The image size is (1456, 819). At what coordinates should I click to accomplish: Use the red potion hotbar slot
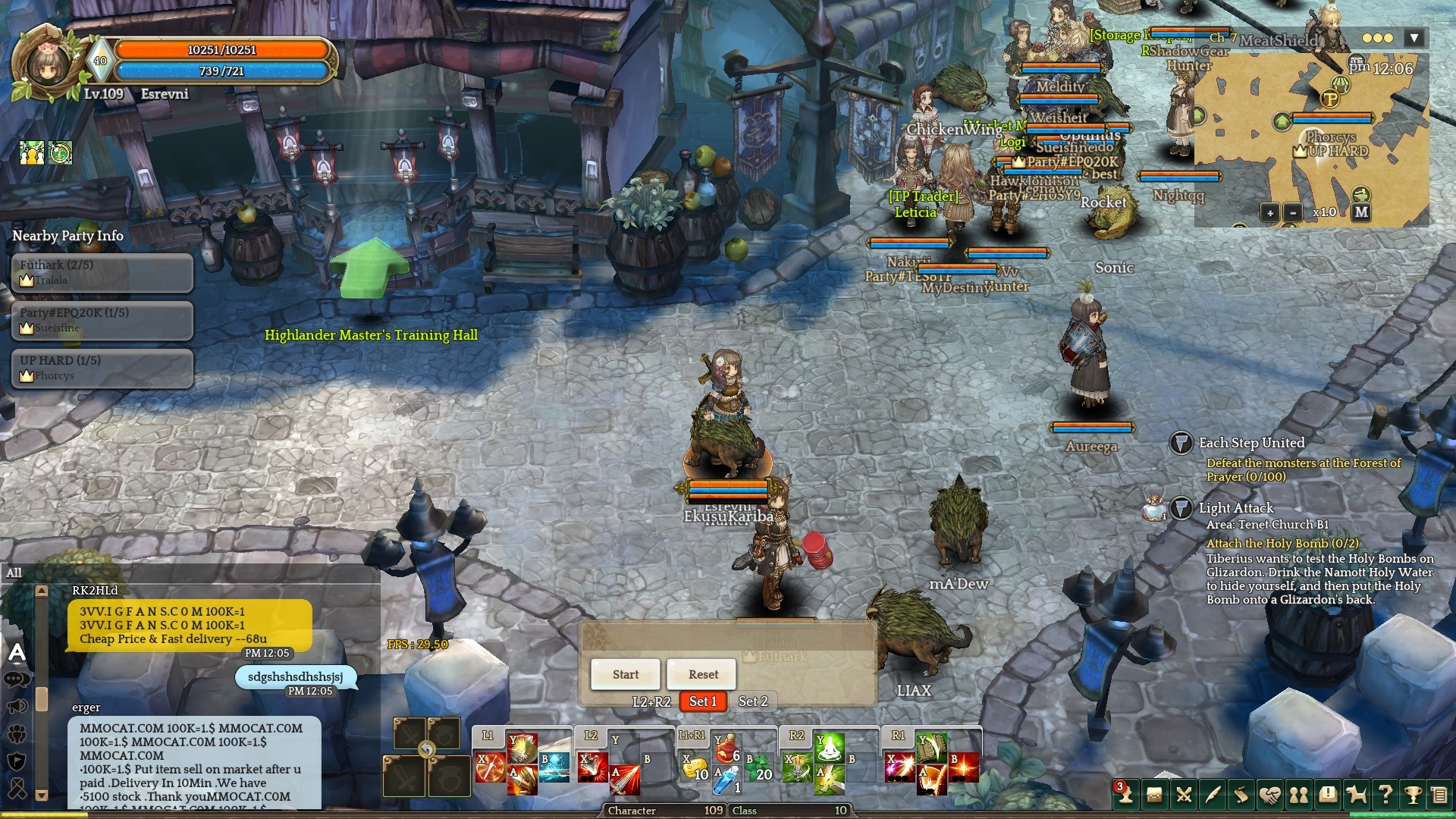click(726, 748)
